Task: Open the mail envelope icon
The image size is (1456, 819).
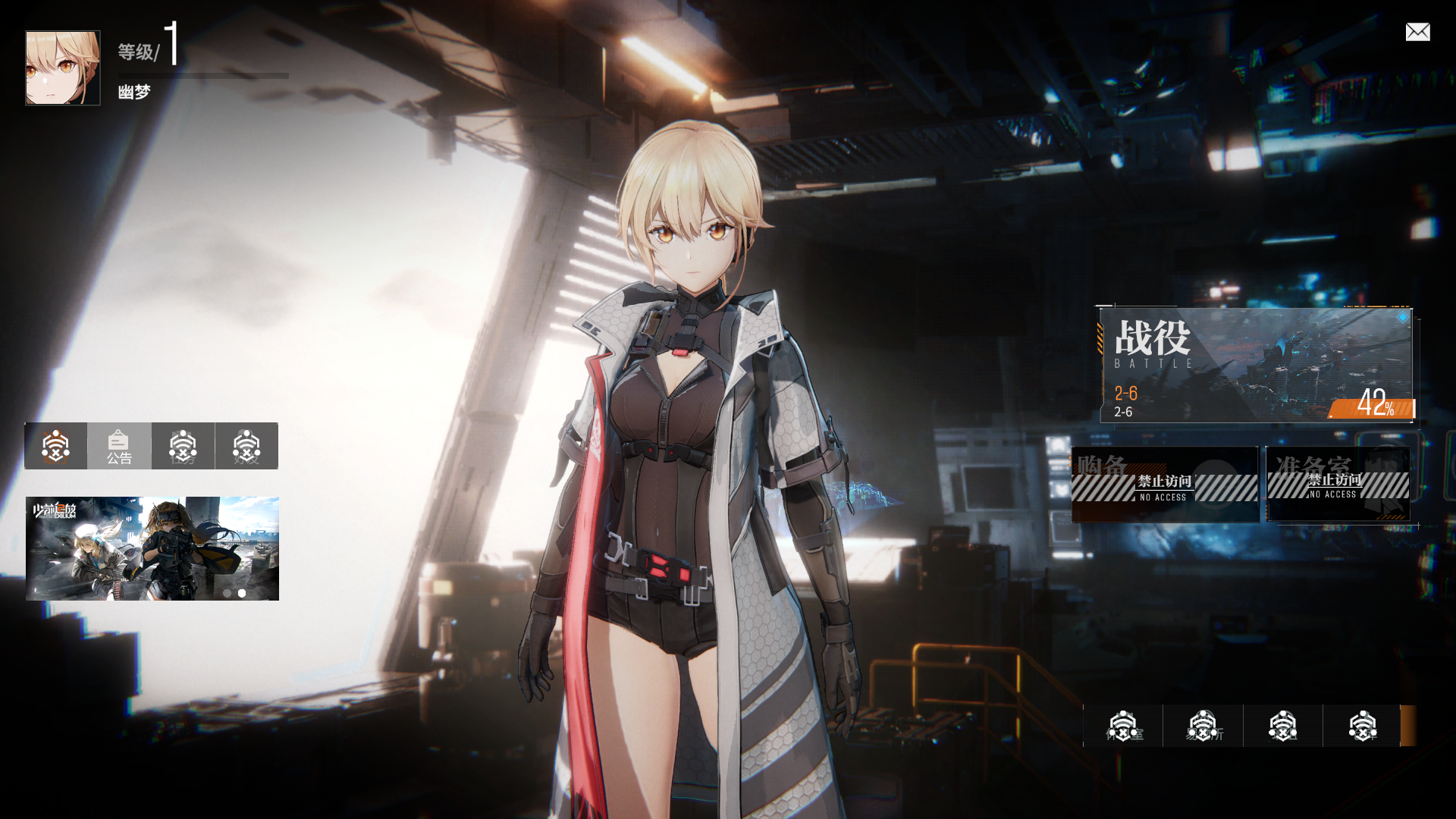Action: point(1417,32)
